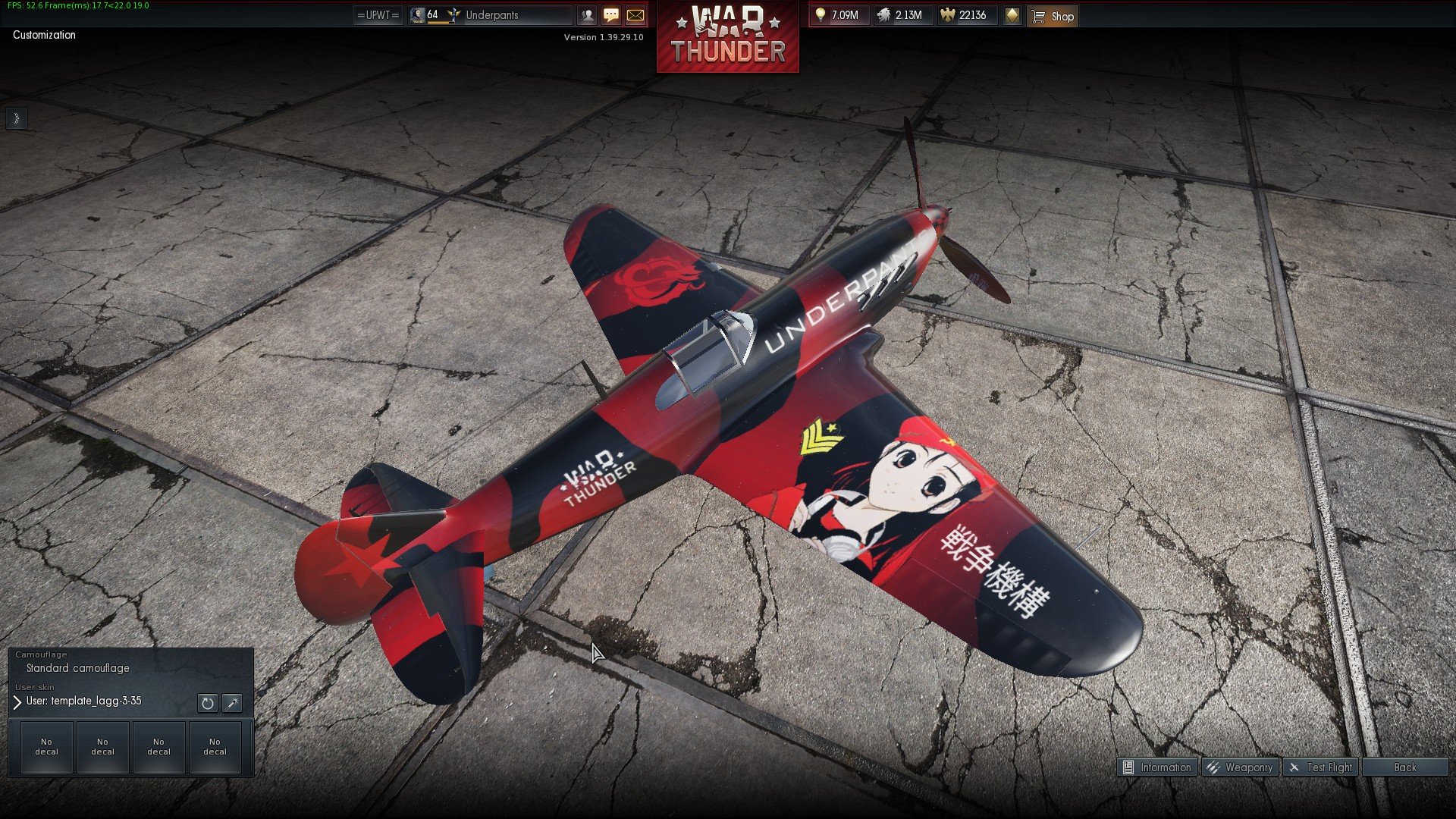Open the chat speech bubble icon
Image resolution: width=1456 pixels, height=819 pixels.
[x=611, y=15]
